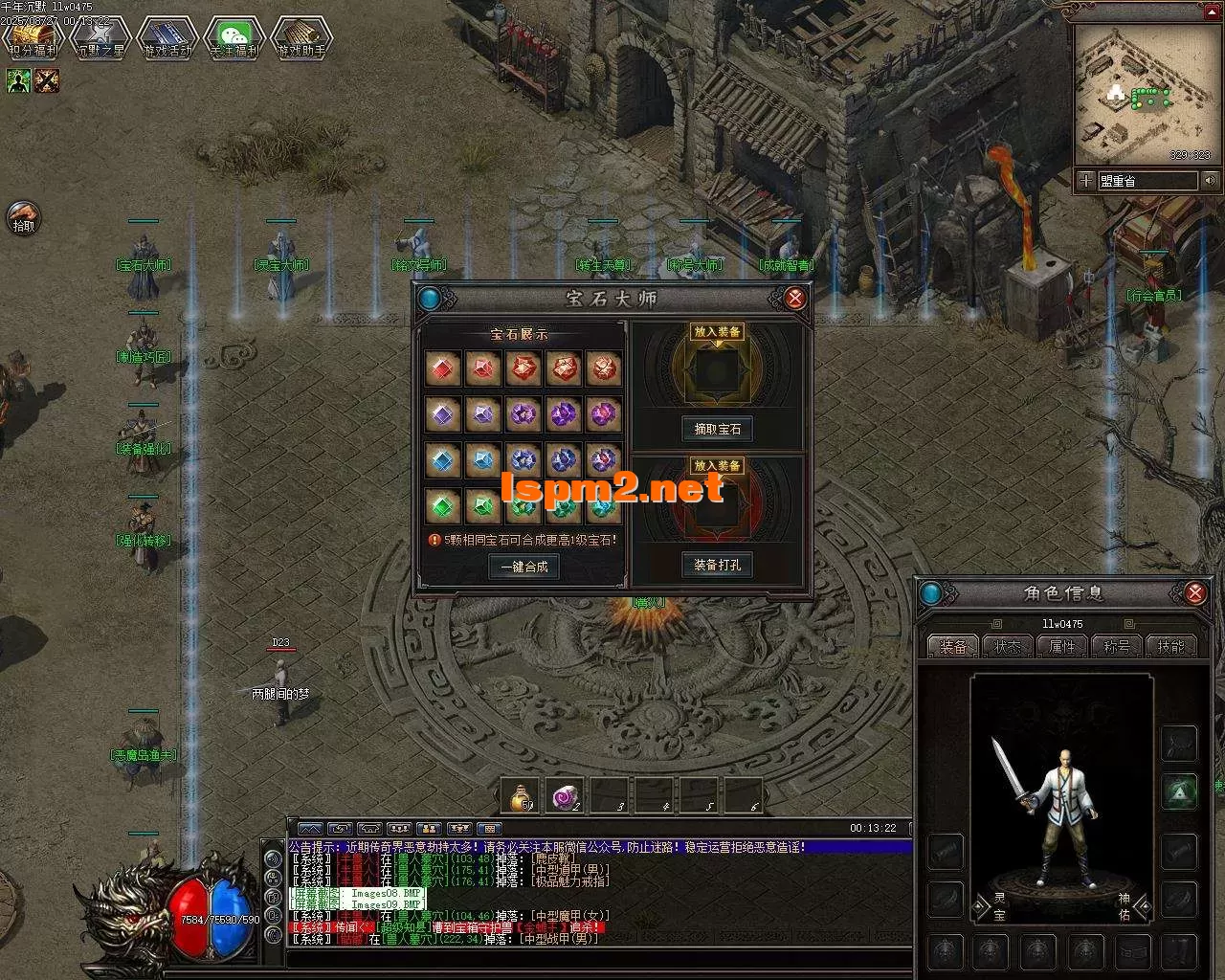Screen dimensions: 1225x980
Task: Select the 装备 equipment tab
Action: point(952,647)
